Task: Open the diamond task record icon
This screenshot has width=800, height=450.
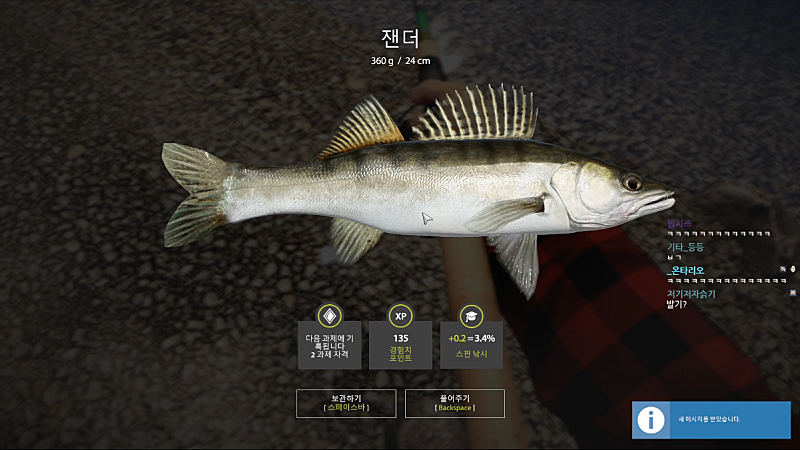Action: pos(329,317)
